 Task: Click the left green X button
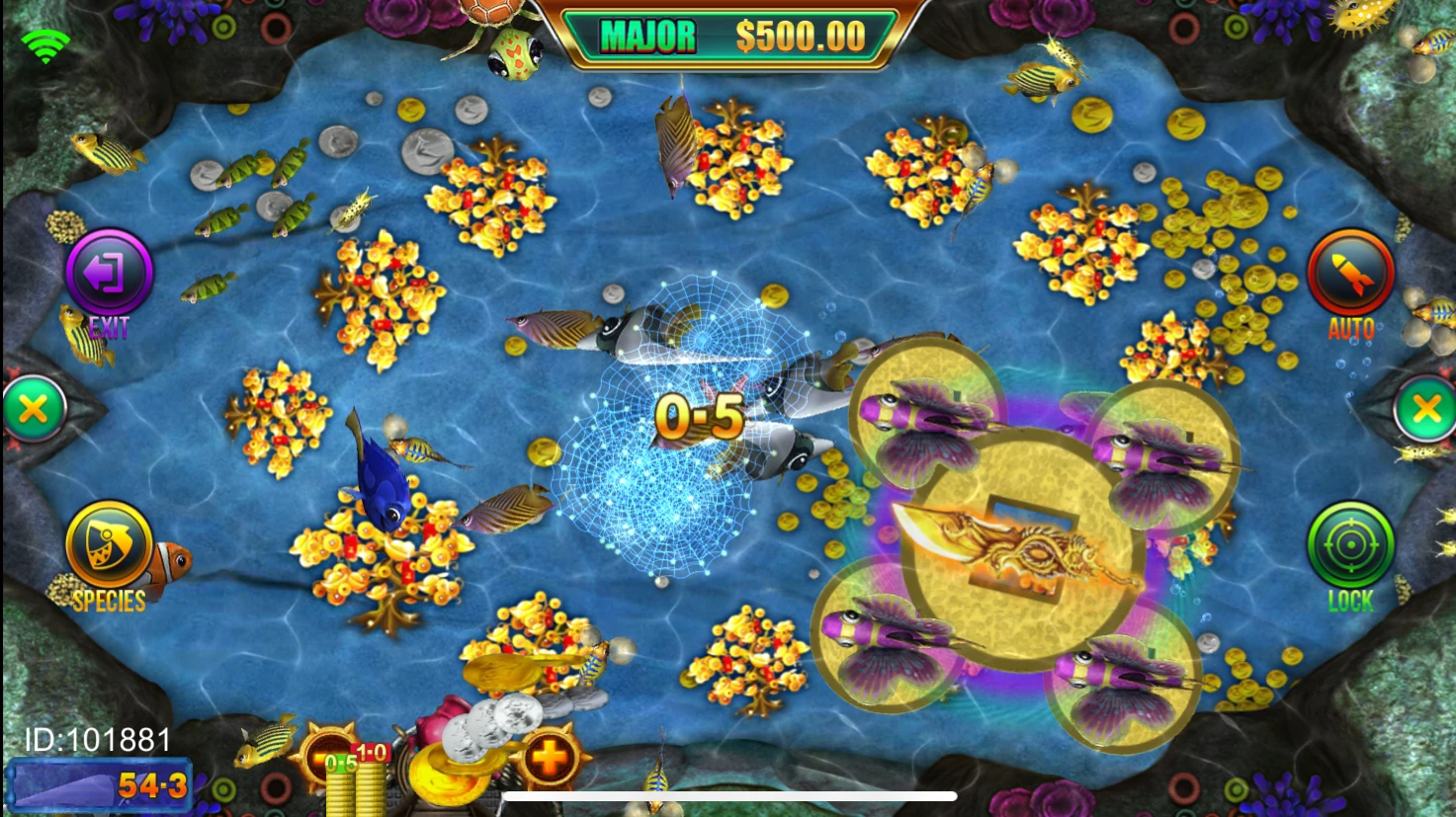point(33,408)
